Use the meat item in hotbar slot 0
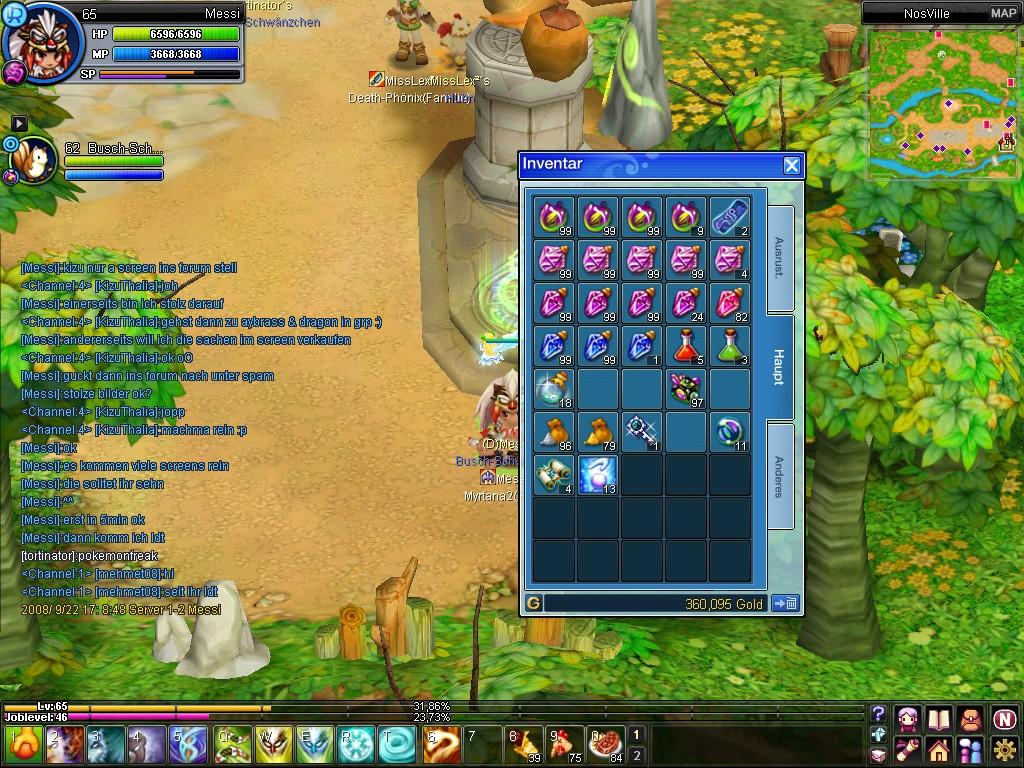1024x768 pixels. (605, 745)
